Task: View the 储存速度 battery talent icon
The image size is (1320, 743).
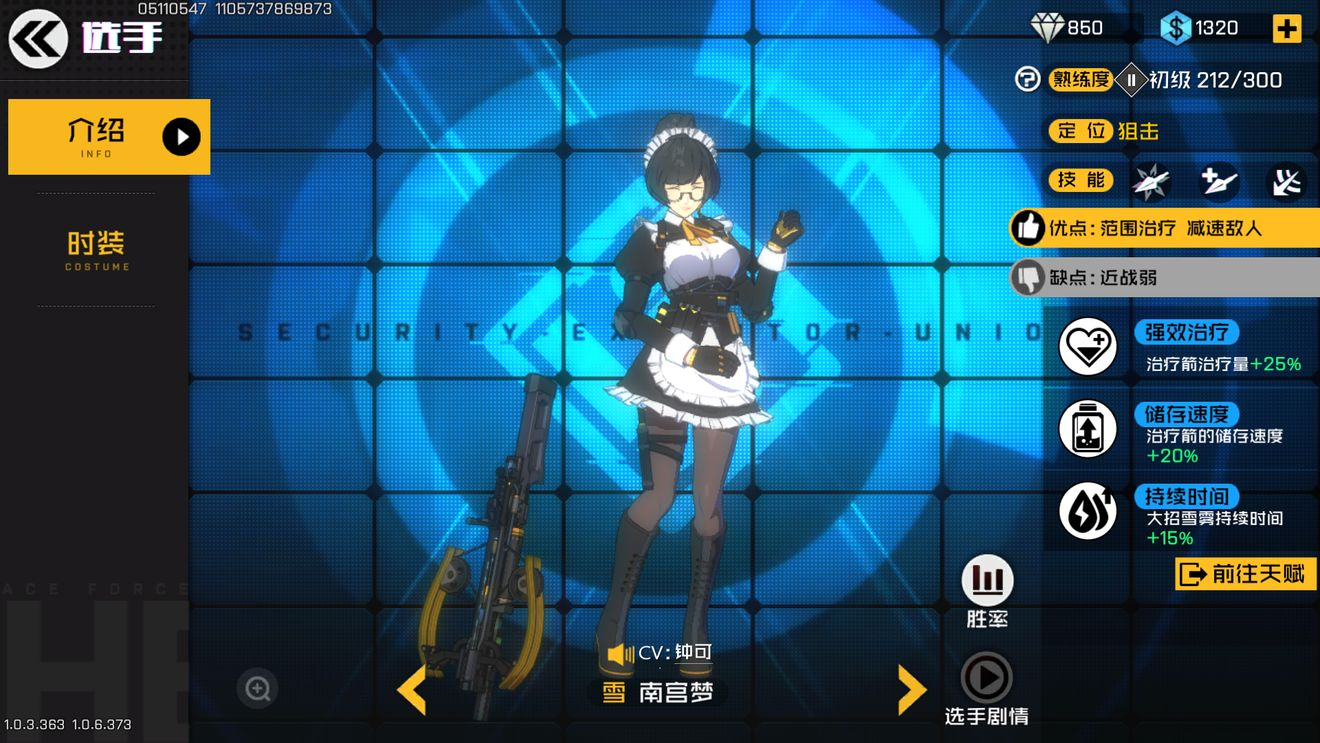Action: pyautogui.click(x=1088, y=429)
